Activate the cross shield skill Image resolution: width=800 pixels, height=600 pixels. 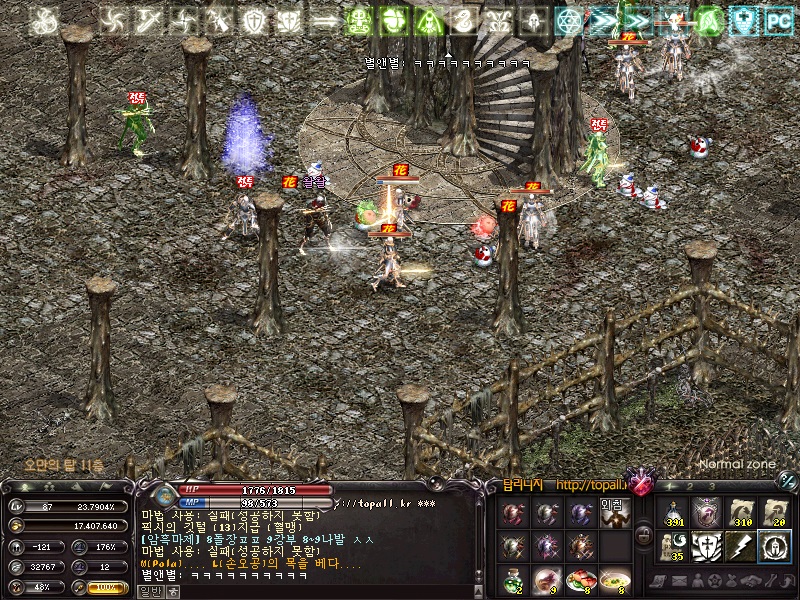pyautogui.click(x=707, y=546)
